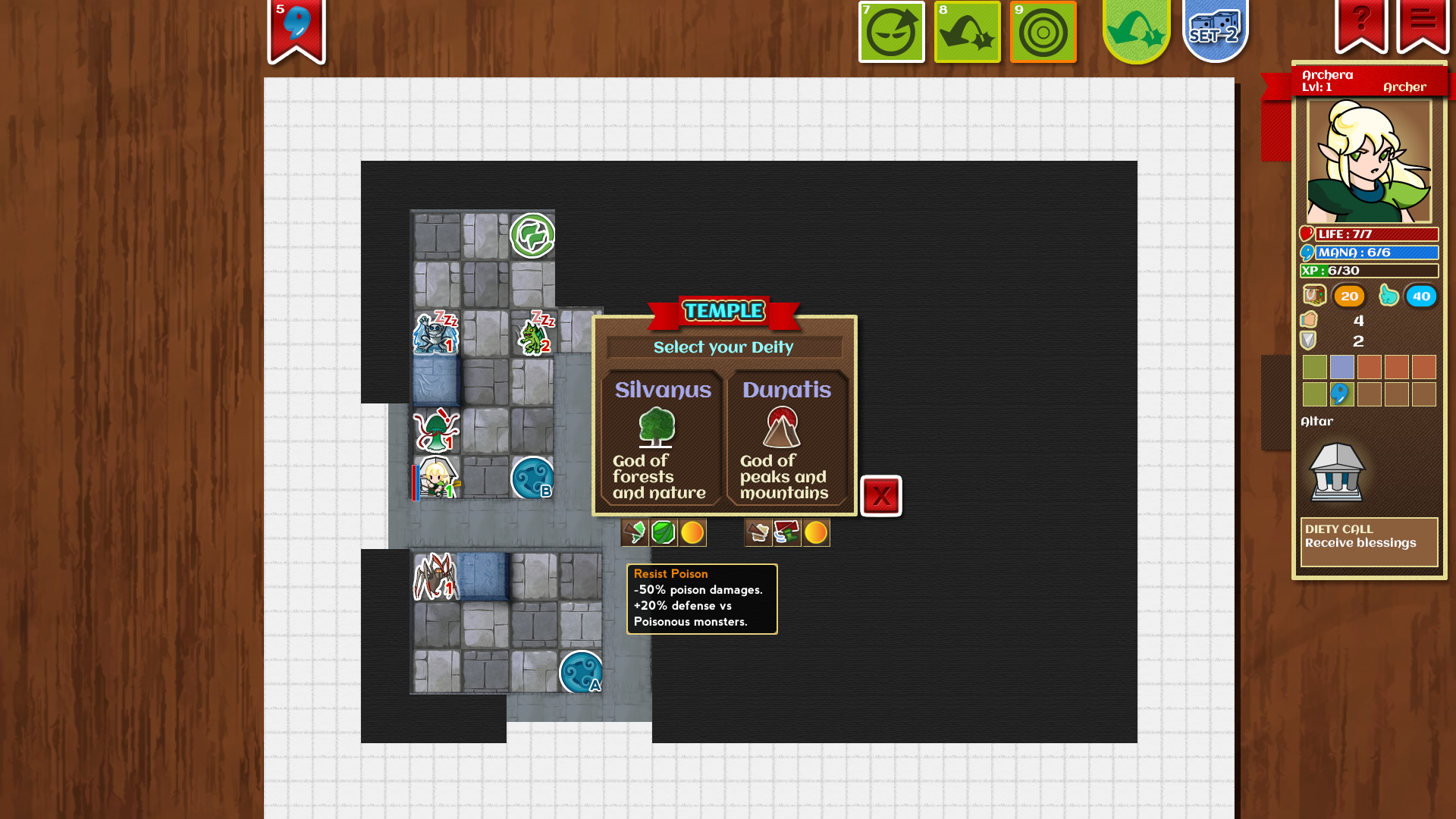This screenshot has width=1456, height=819.
Task: Activate the stealth skill numbered 7
Action: [x=891, y=33]
